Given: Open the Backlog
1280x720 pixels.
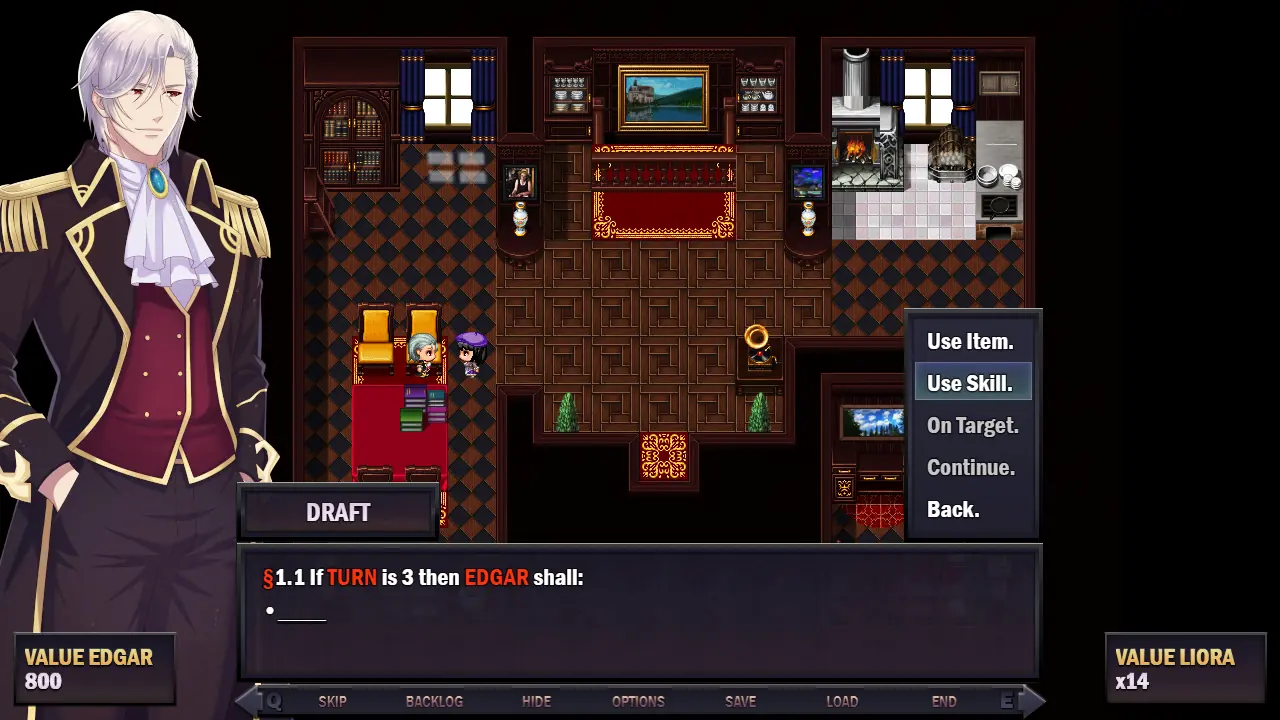Looking at the screenshot, I should 434,702.
